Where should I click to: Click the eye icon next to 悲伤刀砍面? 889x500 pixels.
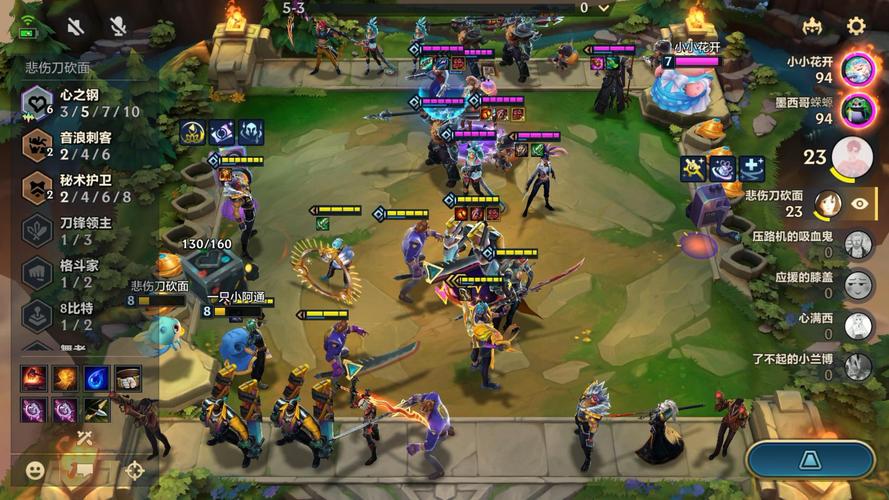coord(860,203)
